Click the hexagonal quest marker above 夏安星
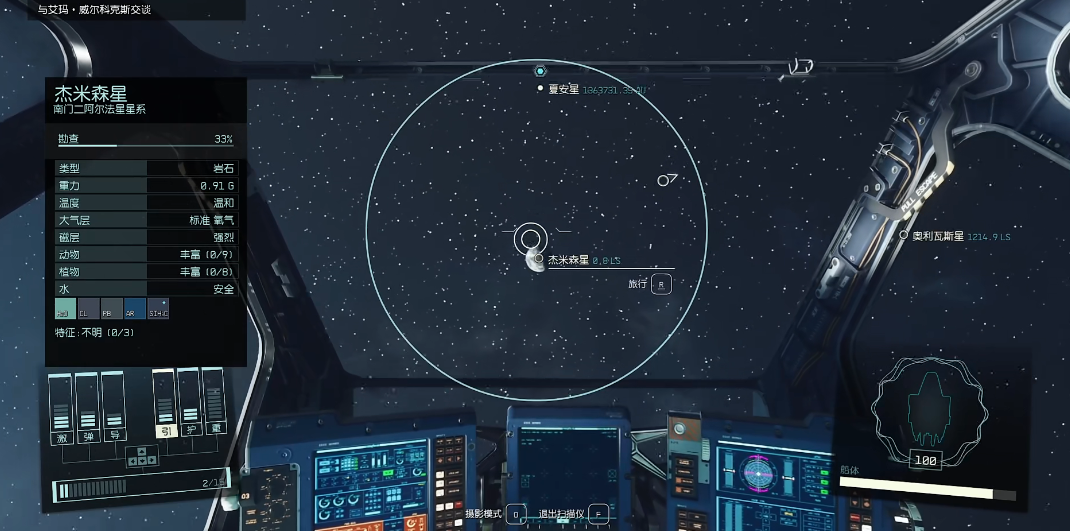 click(540, 71)
